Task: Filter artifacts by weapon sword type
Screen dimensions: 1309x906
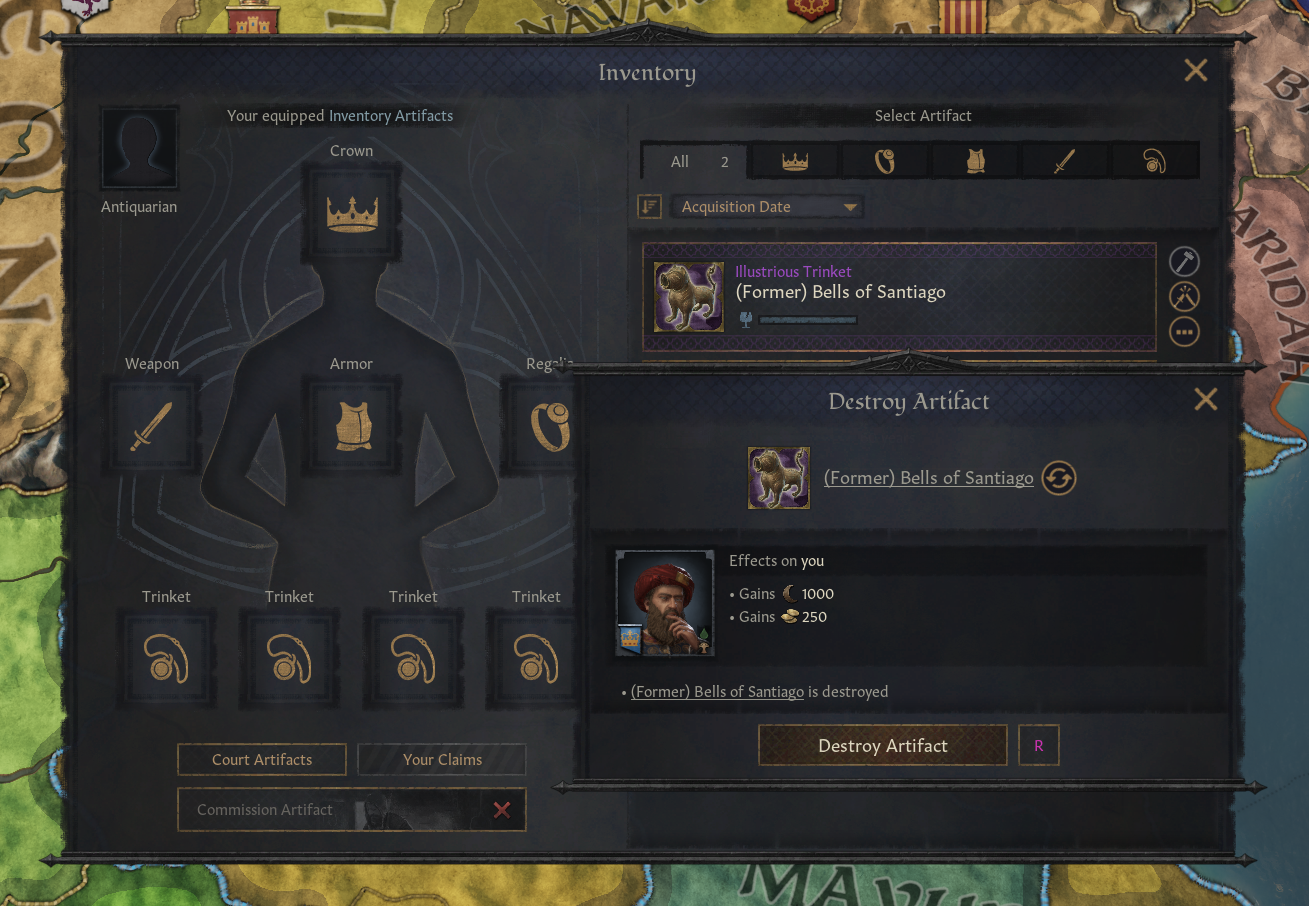Action: click(x=1064, y=162)
